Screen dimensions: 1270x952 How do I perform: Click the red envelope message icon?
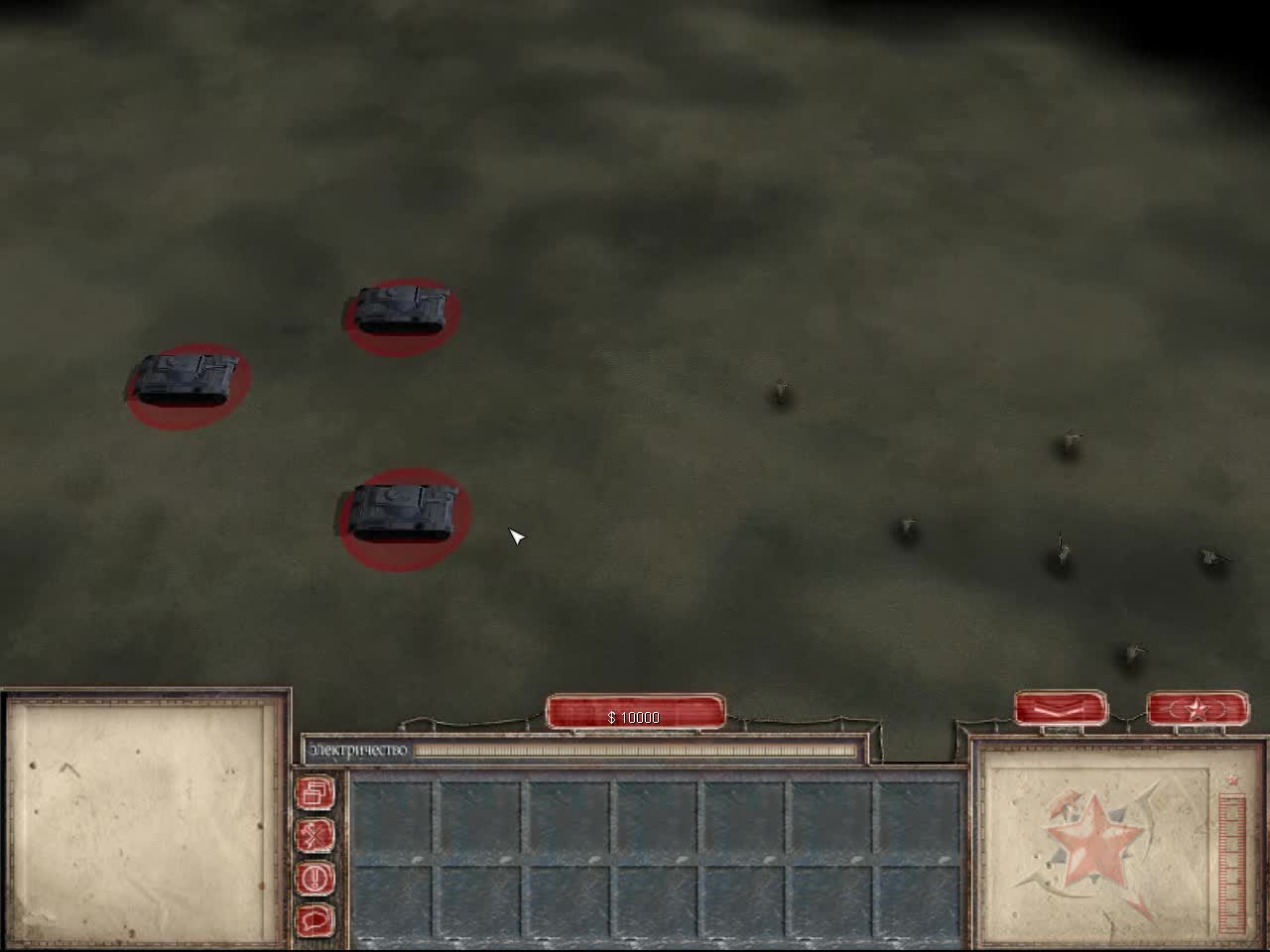click(1062, 708)
